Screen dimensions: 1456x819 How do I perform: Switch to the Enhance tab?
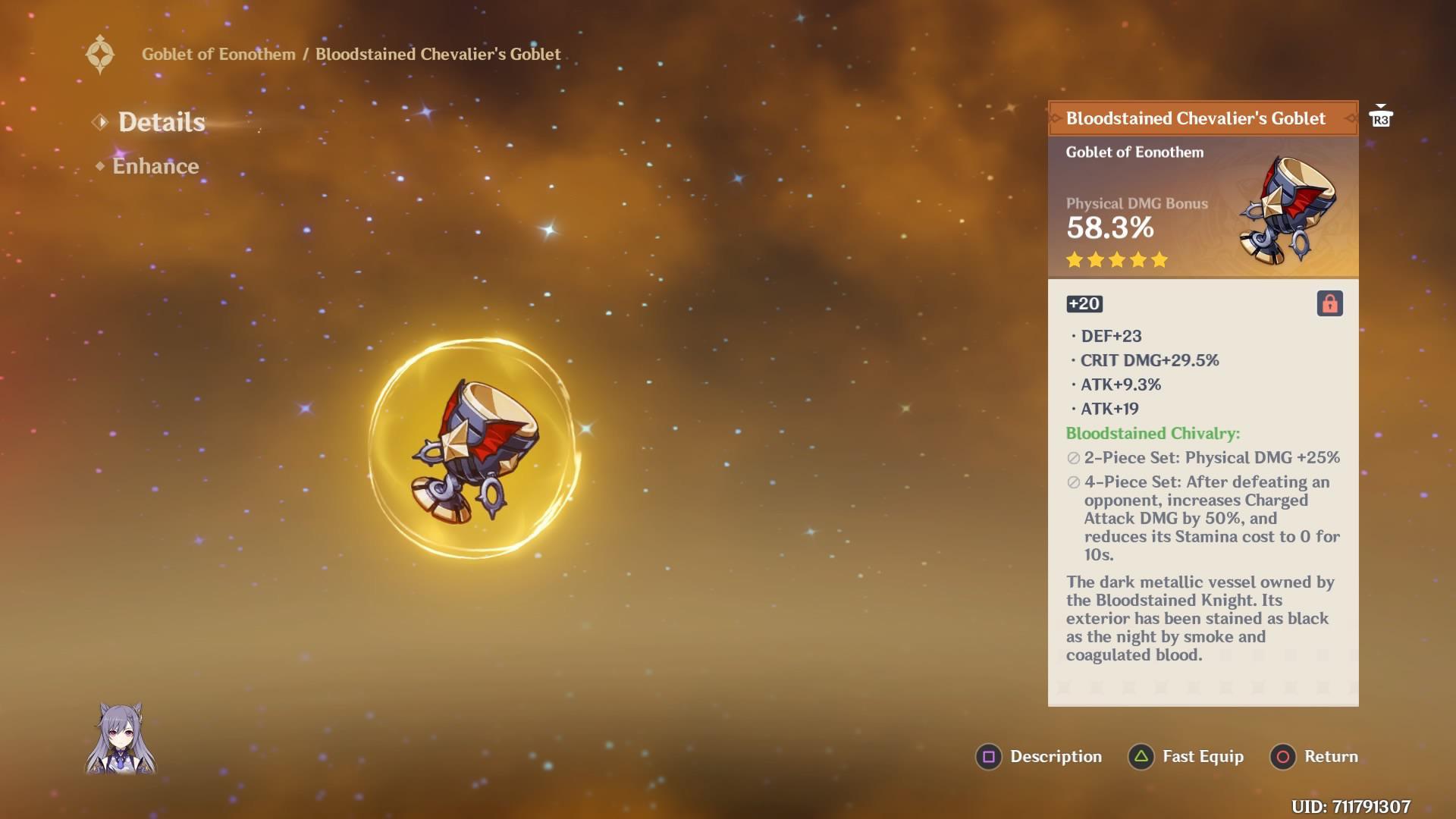(x=155, y=166)
